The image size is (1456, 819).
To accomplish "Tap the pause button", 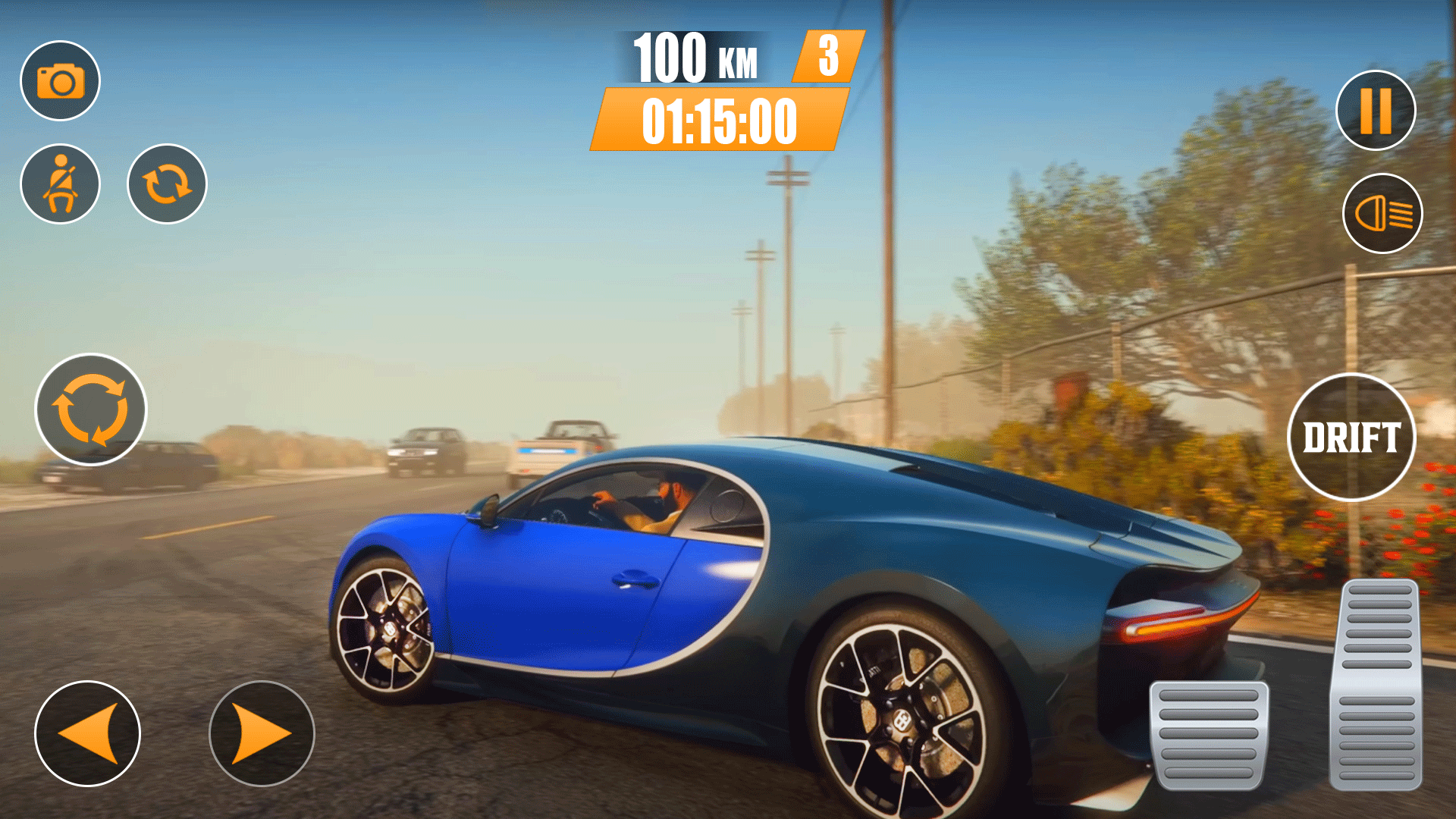I will tap(1377, 110).
